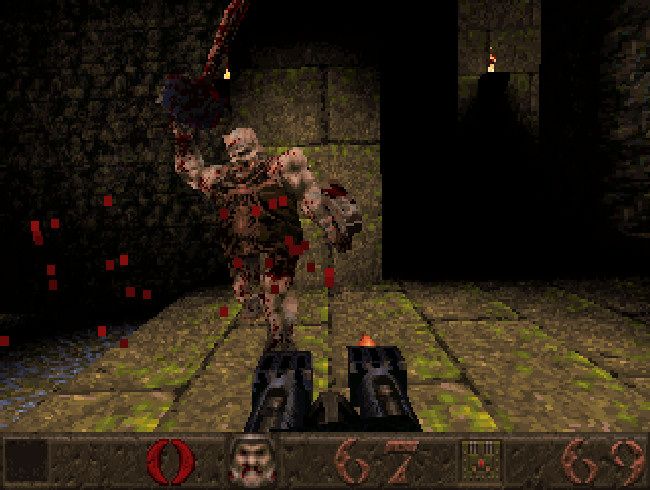Viewport: 650px width, 490px height.
Task: Select the nail ammo box icon
Action: (481, 461)
